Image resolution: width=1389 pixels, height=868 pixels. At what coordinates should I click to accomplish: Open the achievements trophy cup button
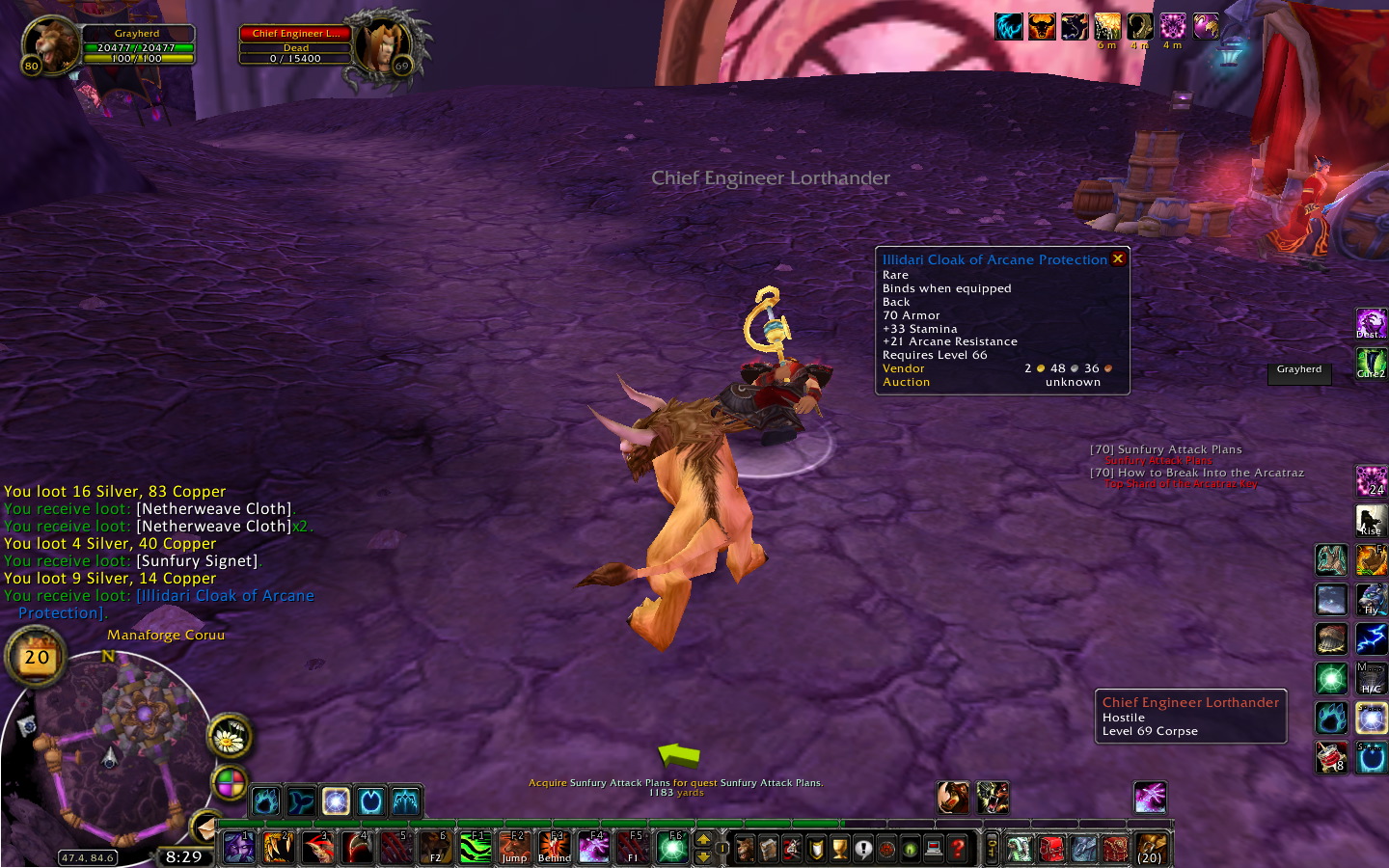[839, 849]
